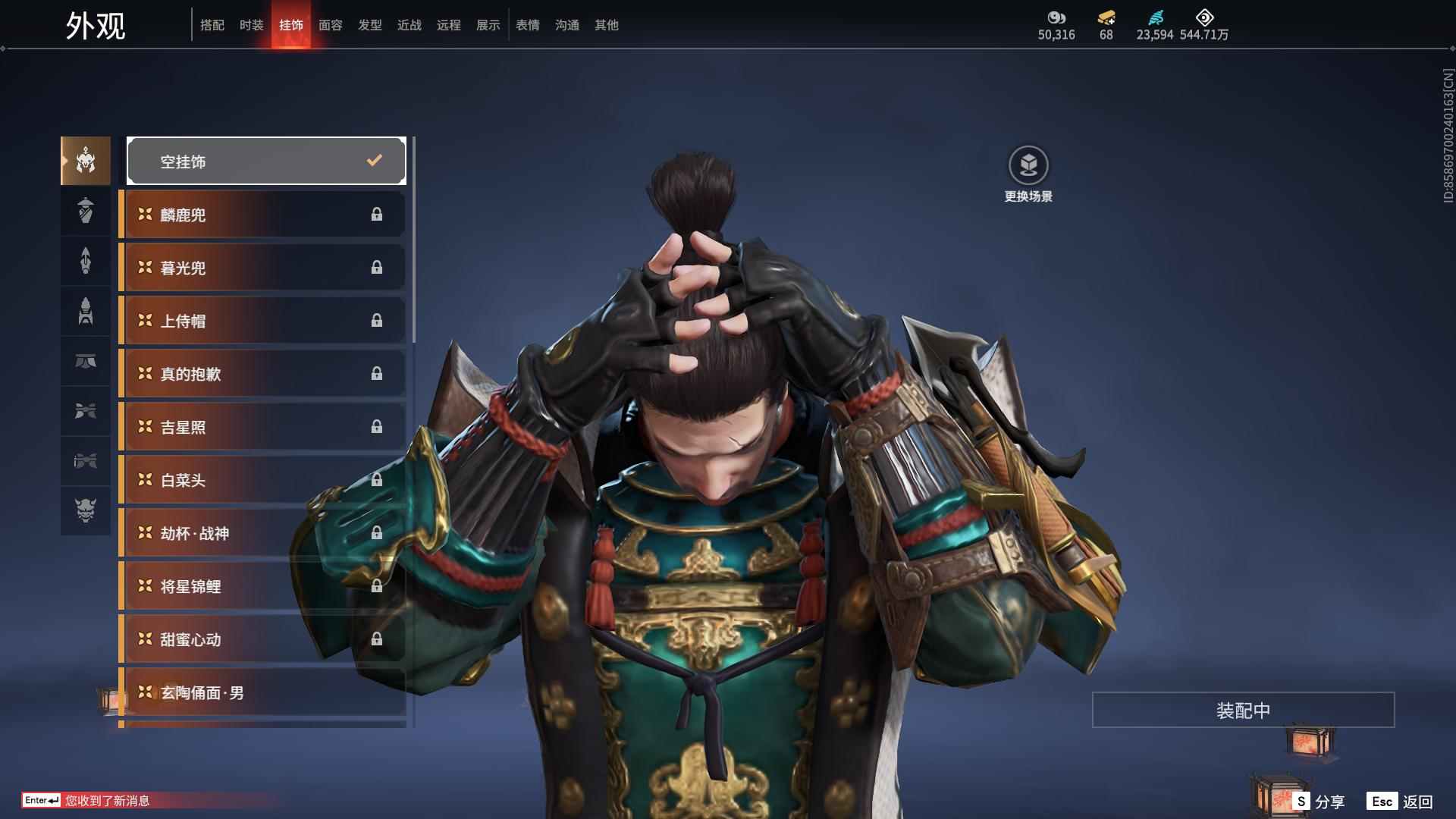Click the rocket-shaped accessory category icon
Screen dimensions: 1456x819
[x=85, y=312]
